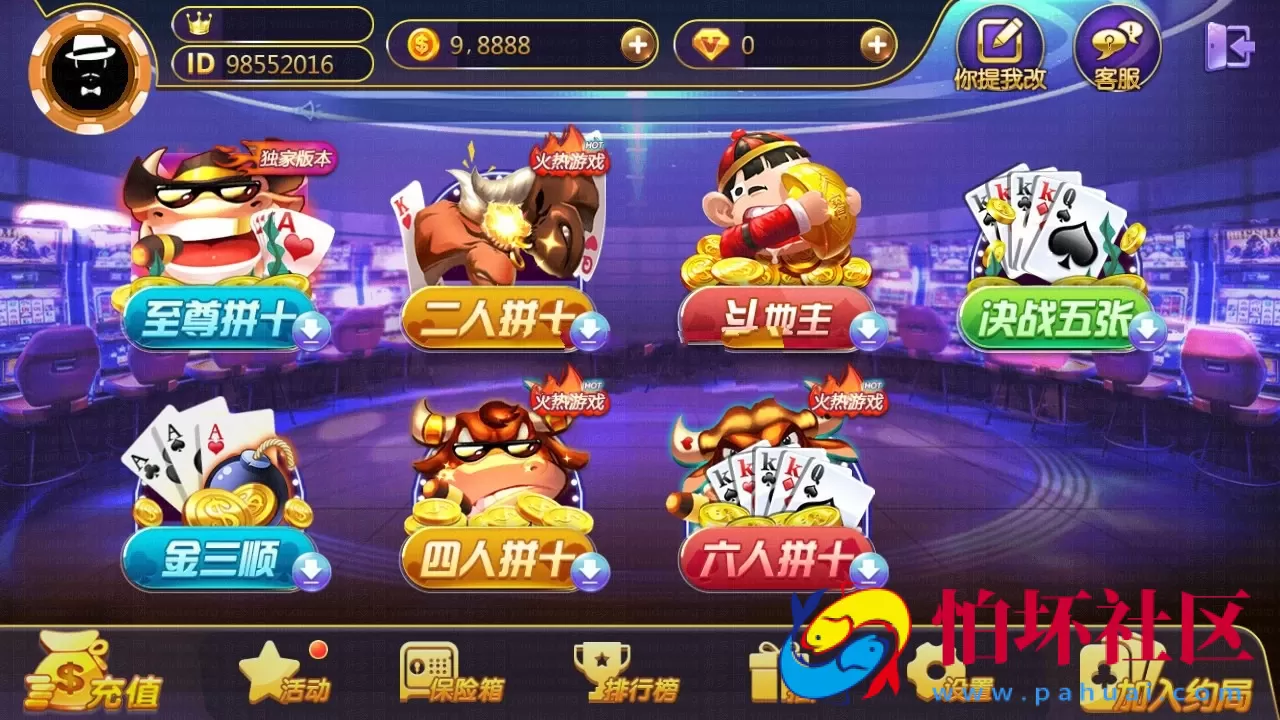The width and height of the screenshot is (1280, 720).
Task: Click the player avatar portrait
Action: pyautogui.click(x=90, y=62)
